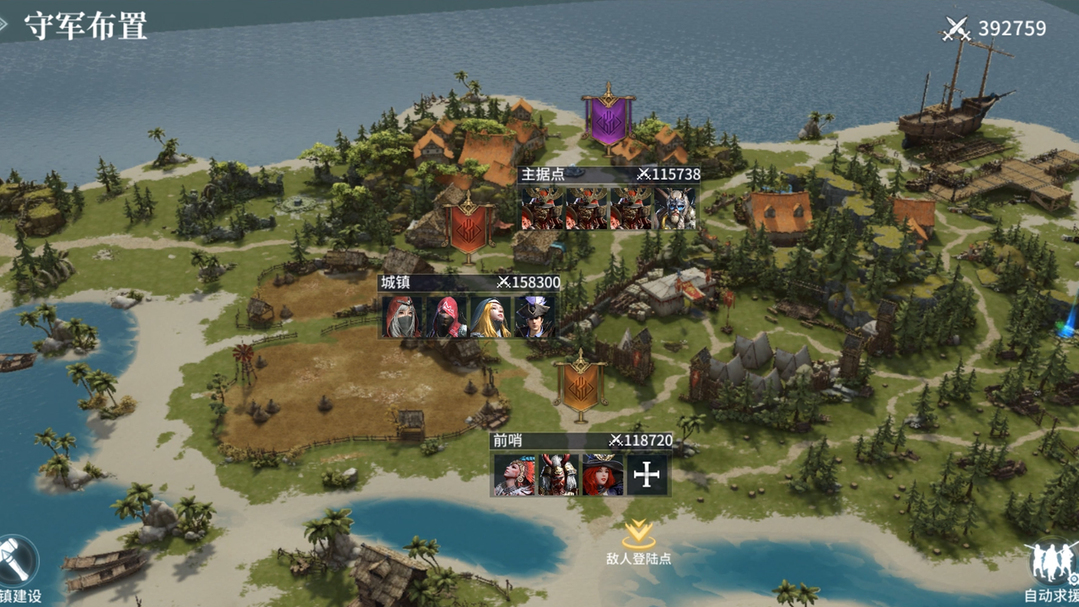
Task: Tap the 敌人登陆点 landing marker
Action: (639, 541)
